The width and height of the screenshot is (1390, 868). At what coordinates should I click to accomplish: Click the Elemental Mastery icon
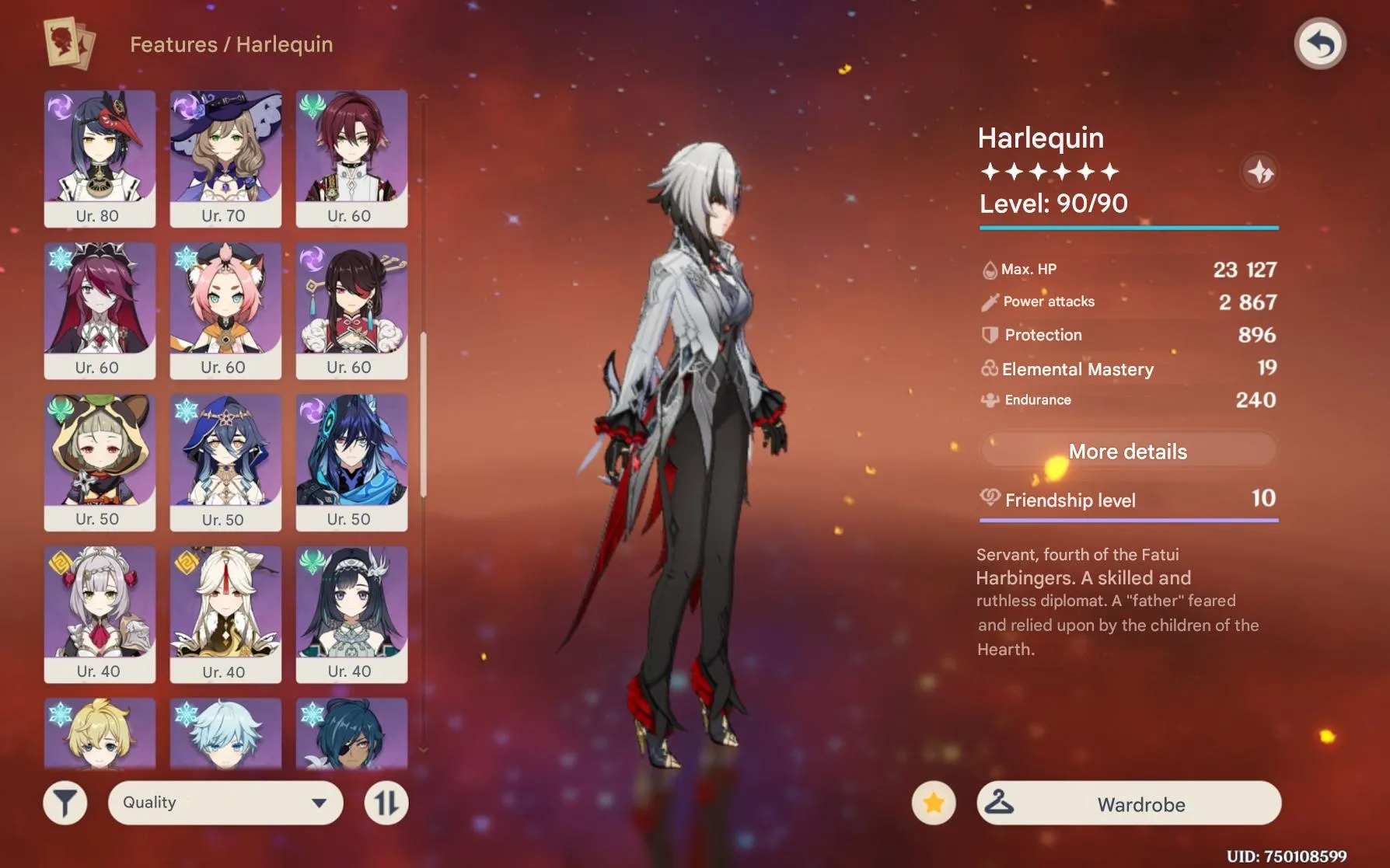[987, 368]
